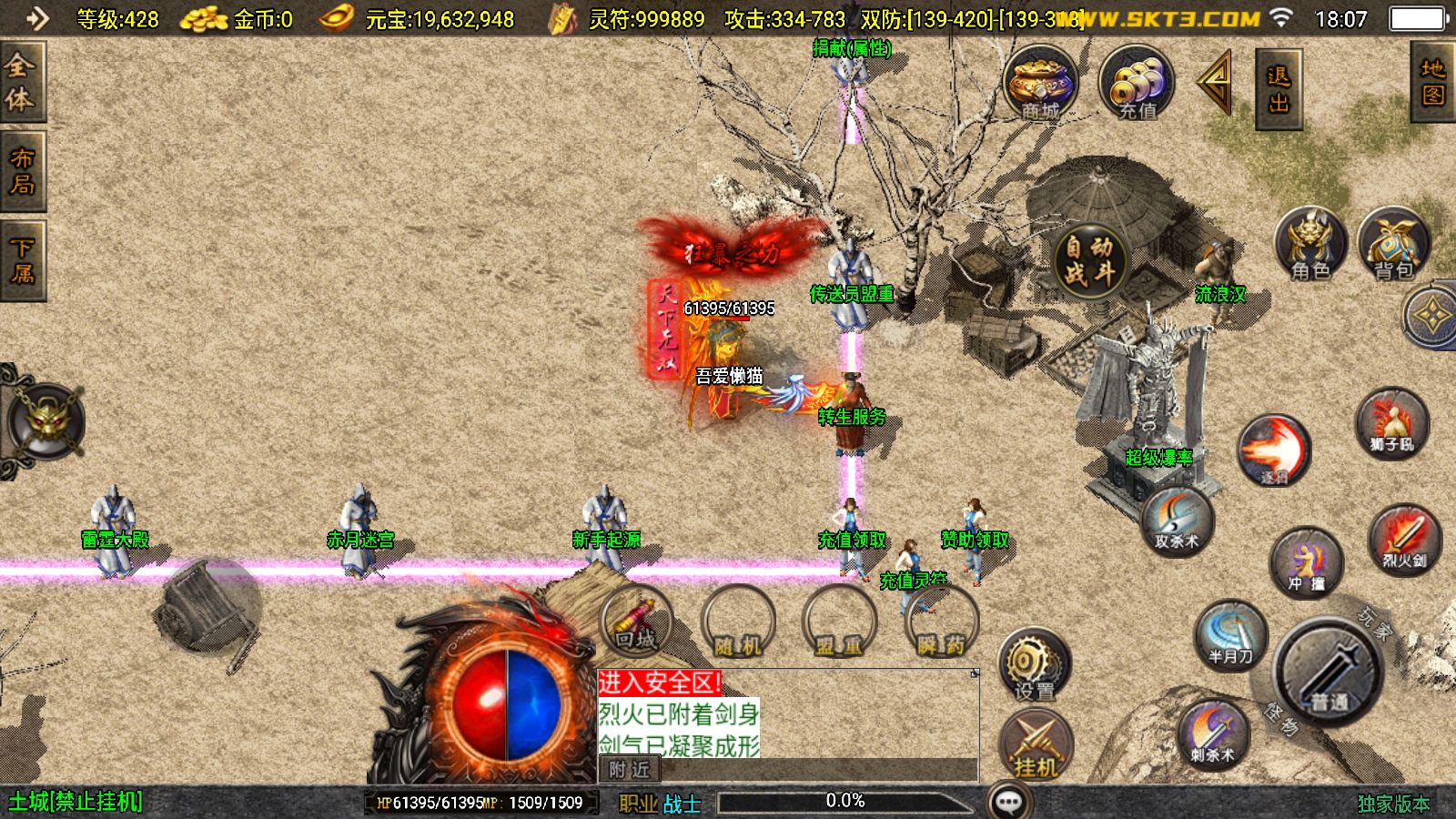Select the 布局 layout tab
The height and width of the screenshot is (819, 1456).
pyautogui.click(x=22, y=171)
